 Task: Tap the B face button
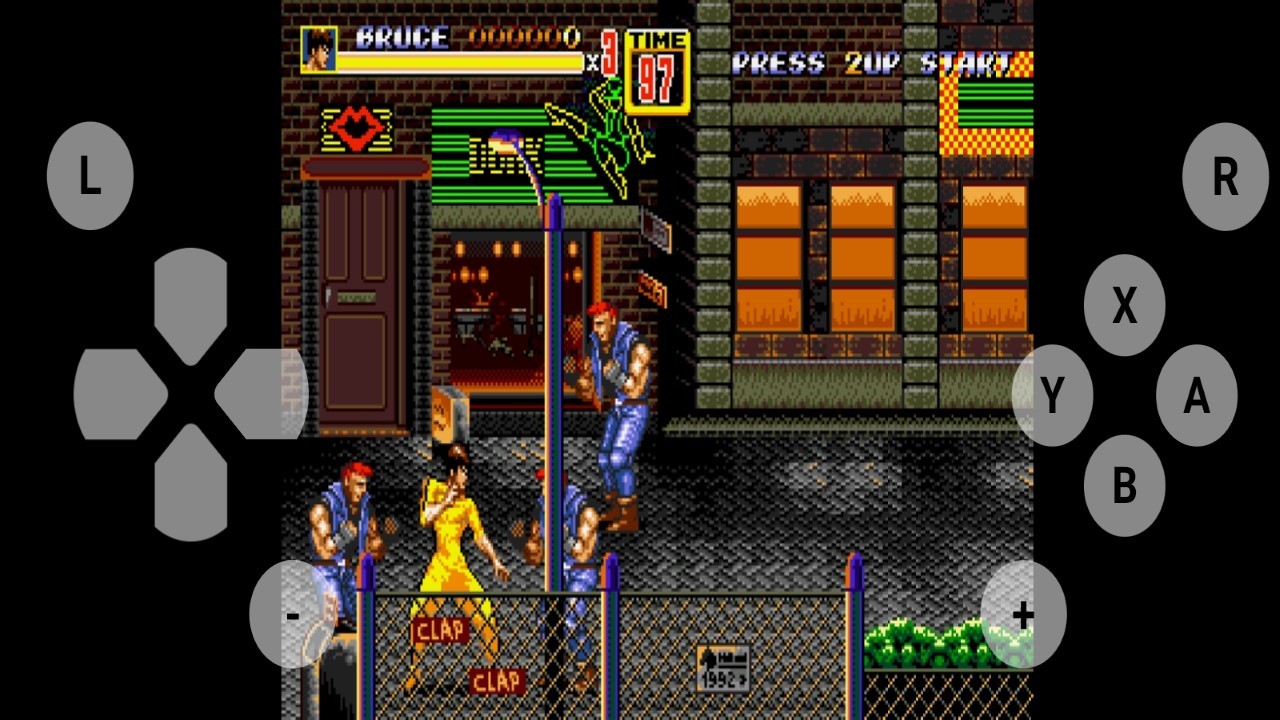(1124, 486)
